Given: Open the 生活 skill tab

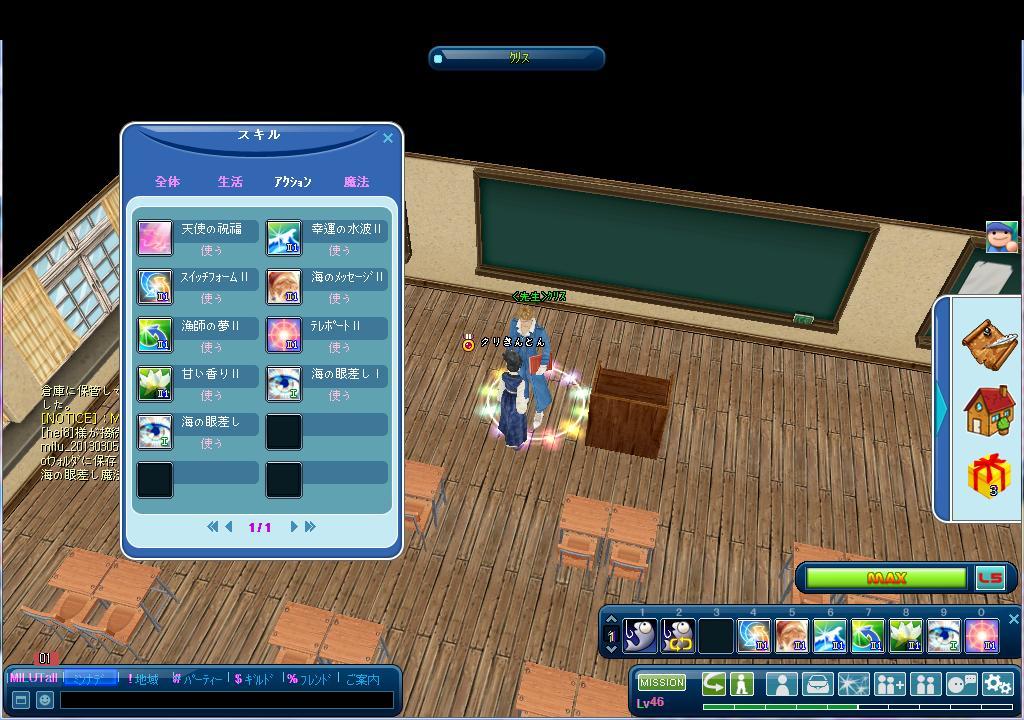Looking at the screenshot, I should point(230,182).
